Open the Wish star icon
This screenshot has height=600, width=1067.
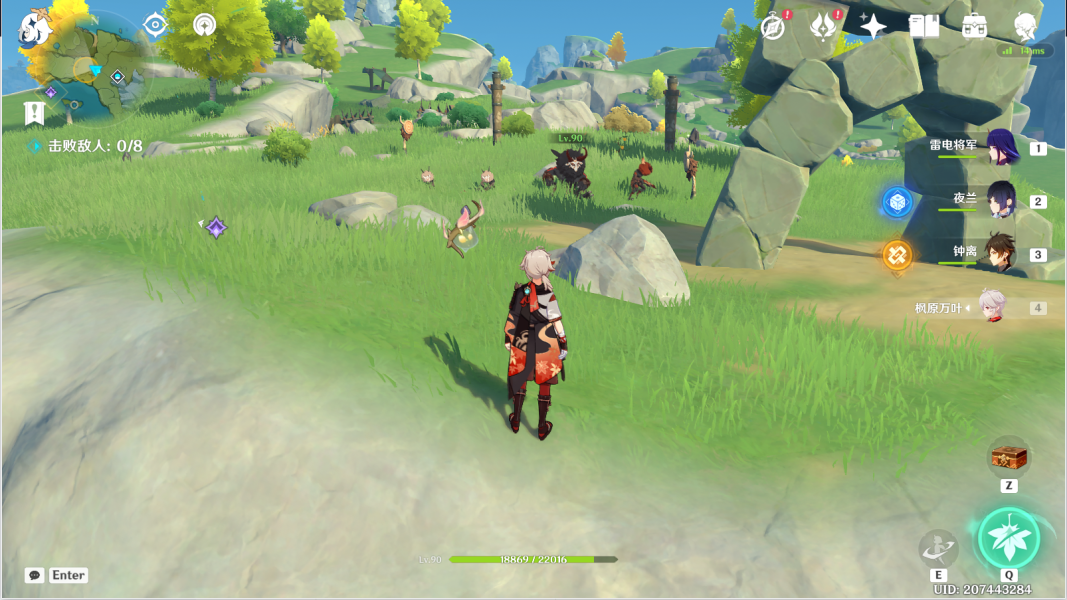tap(872, 27)
